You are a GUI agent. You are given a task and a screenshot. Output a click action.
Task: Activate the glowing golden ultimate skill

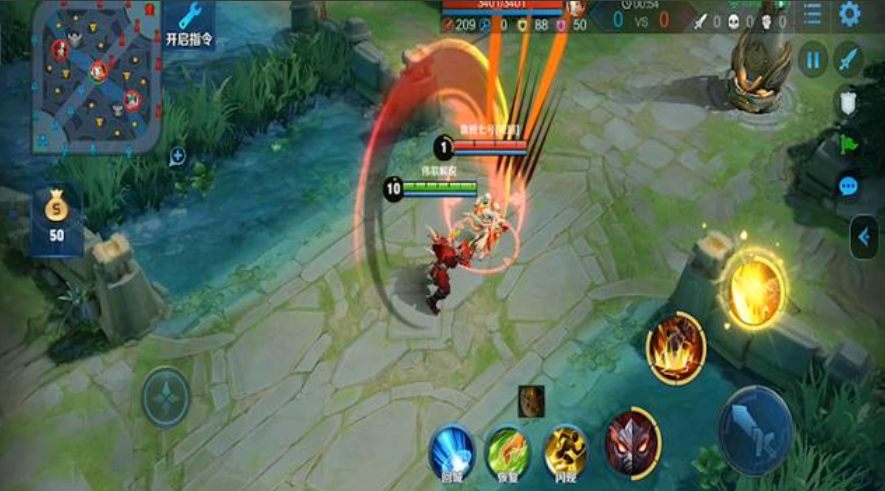coord(754,290)
